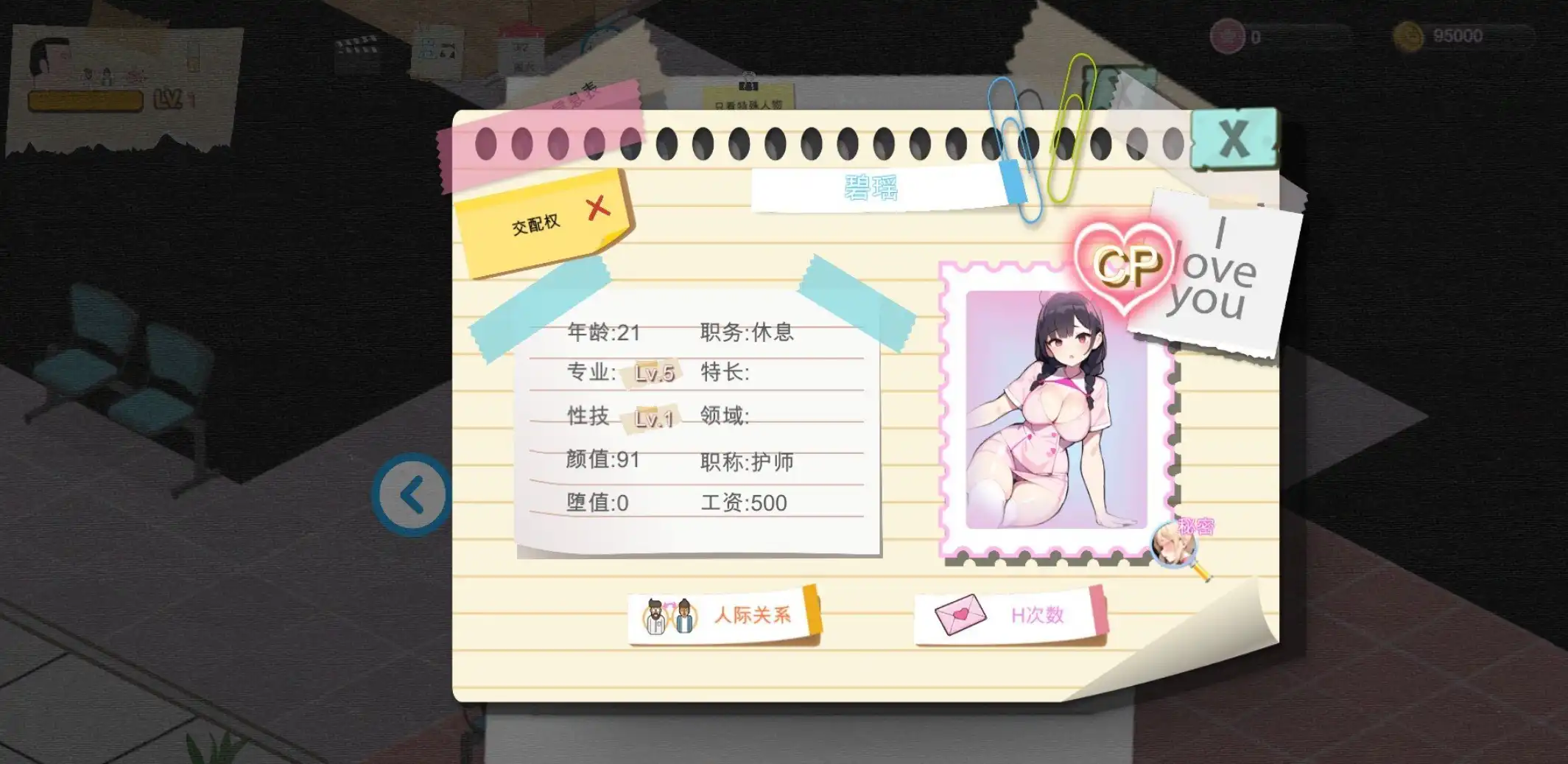Click the envelope icon beside H次数
1568x764 pixels.
coord(958,615)
